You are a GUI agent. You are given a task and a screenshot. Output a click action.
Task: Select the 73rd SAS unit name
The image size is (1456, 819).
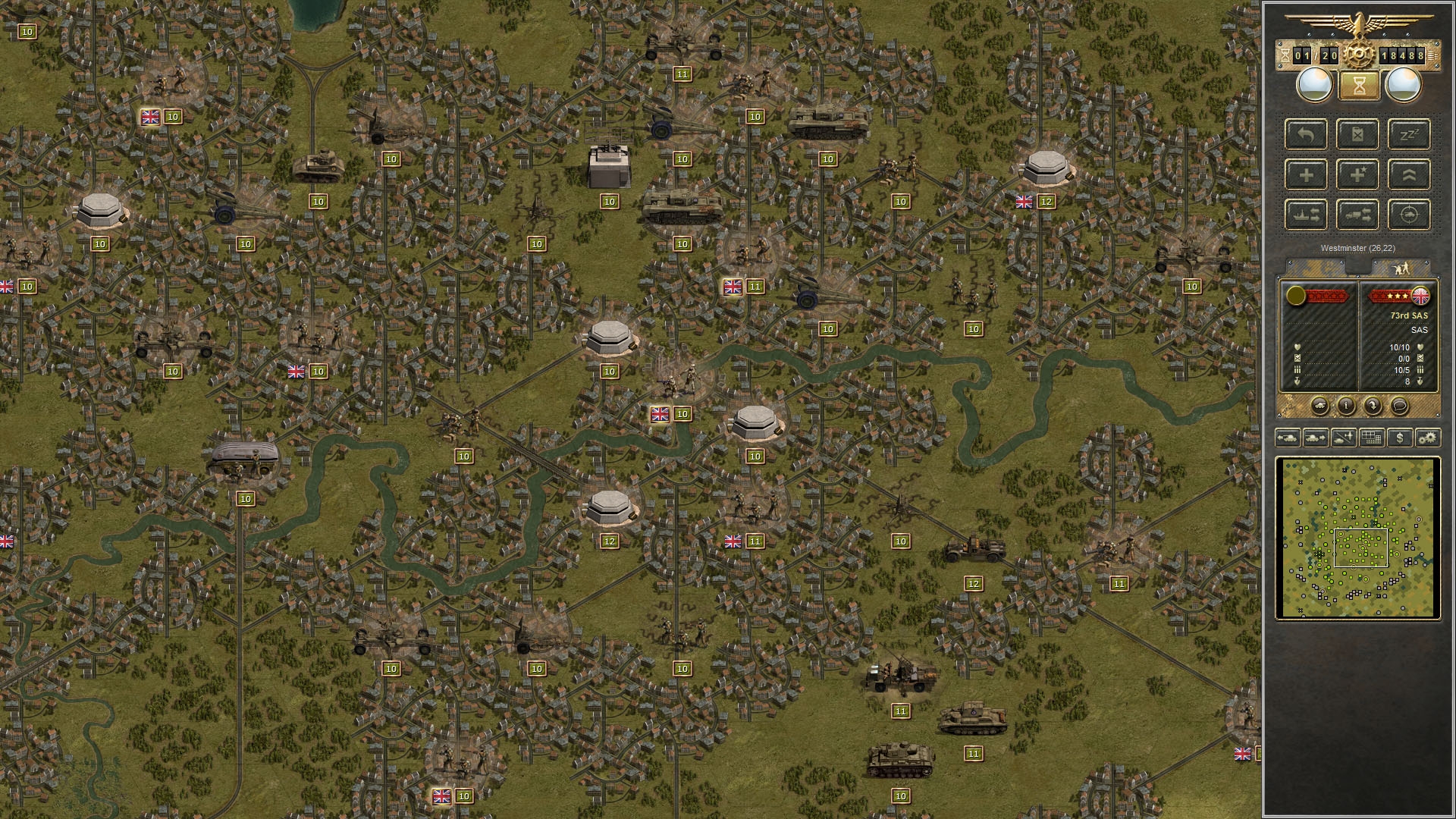point(1410,315)
